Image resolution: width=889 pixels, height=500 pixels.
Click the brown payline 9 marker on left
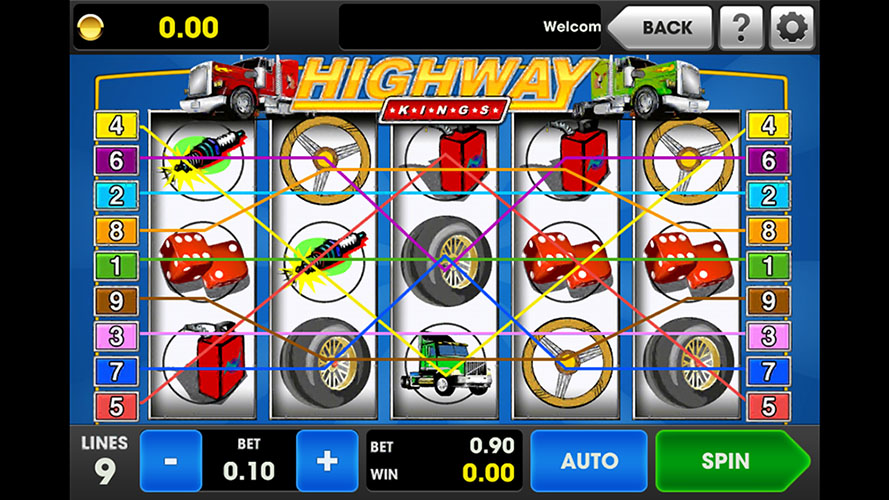(117, 300)
